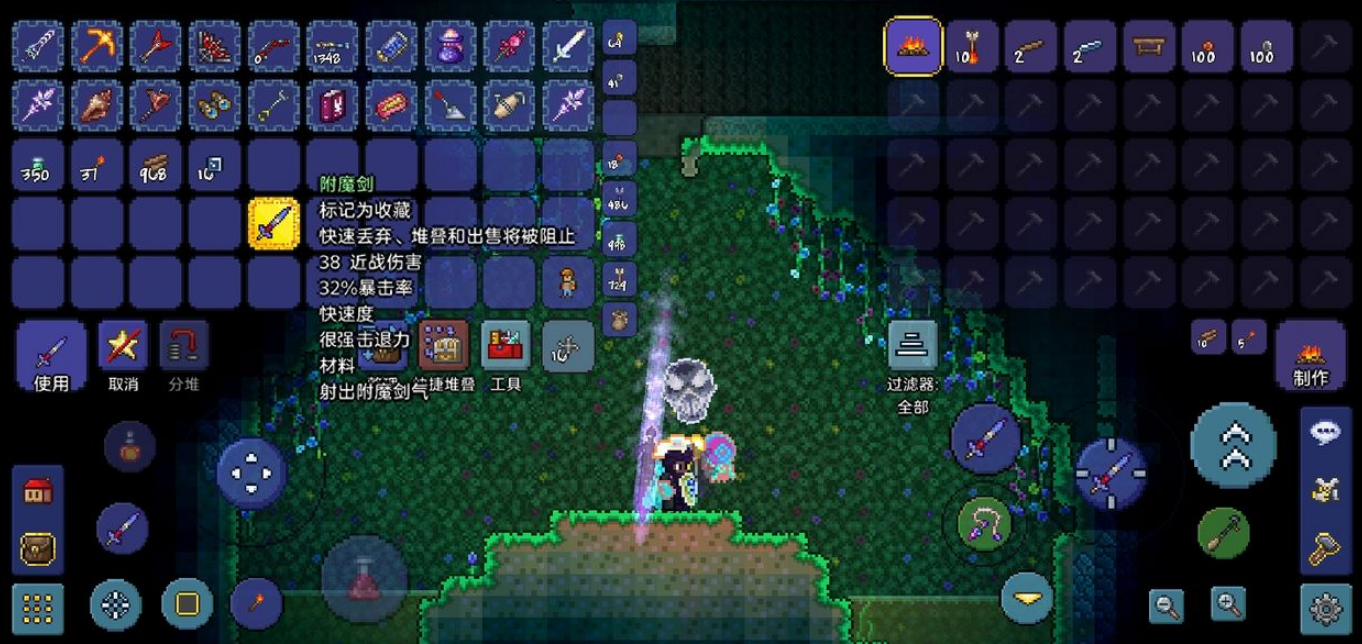Select the wood stack of 908
The image size is (1362, 644).
point(156,165)
